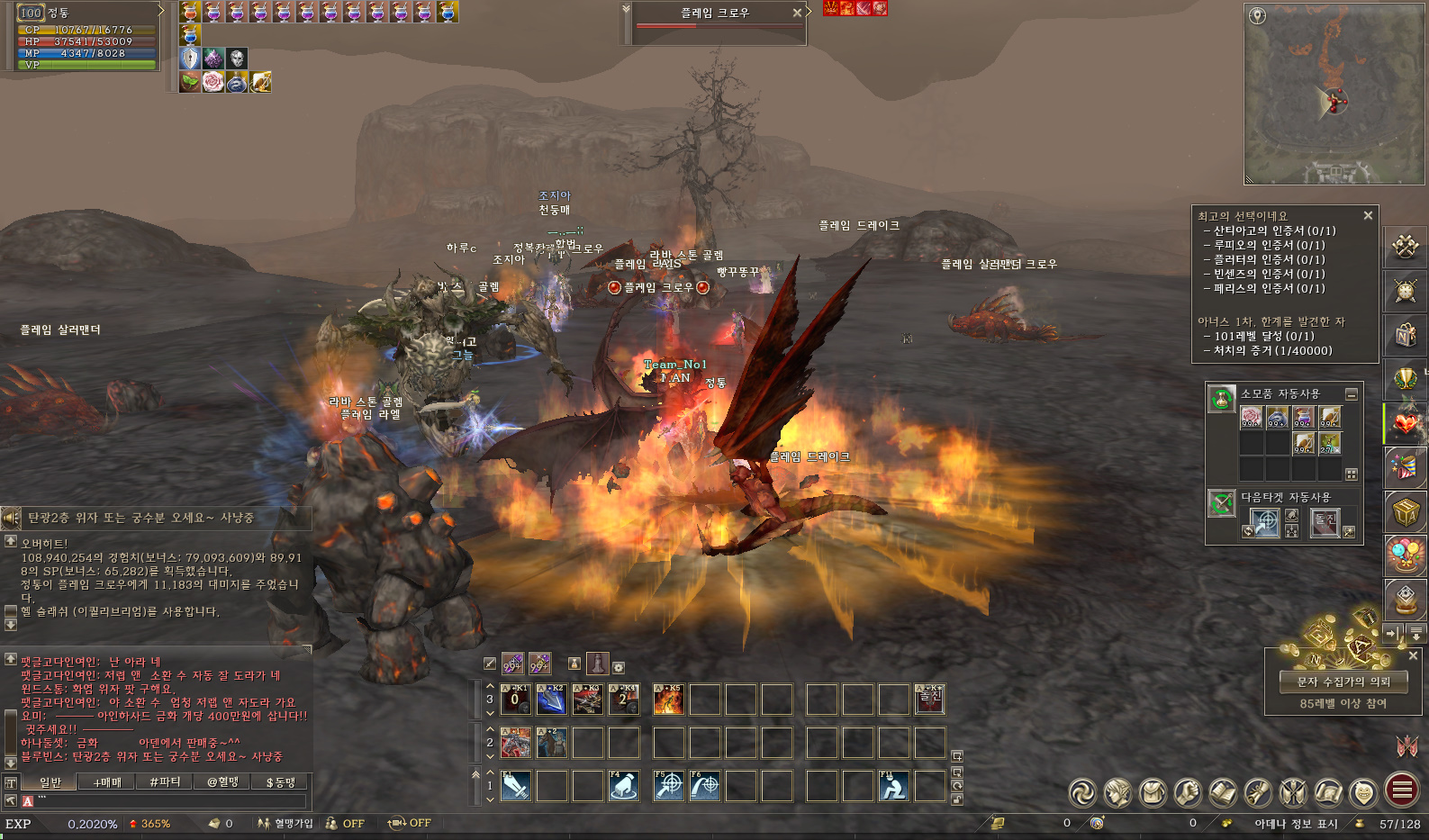The image size is (1429, 840).
Task: Close the letter collector event popup
Action: [x=1413, y=655]
